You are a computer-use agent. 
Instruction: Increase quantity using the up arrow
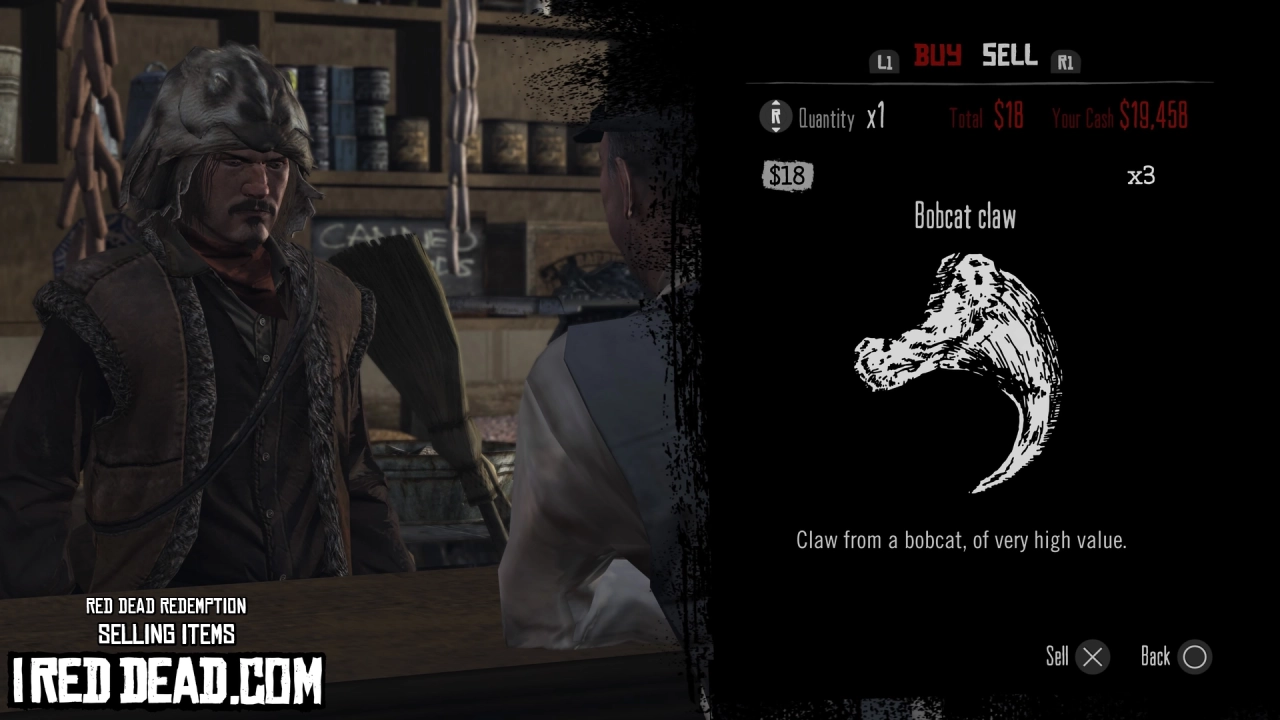click(775, 105)
